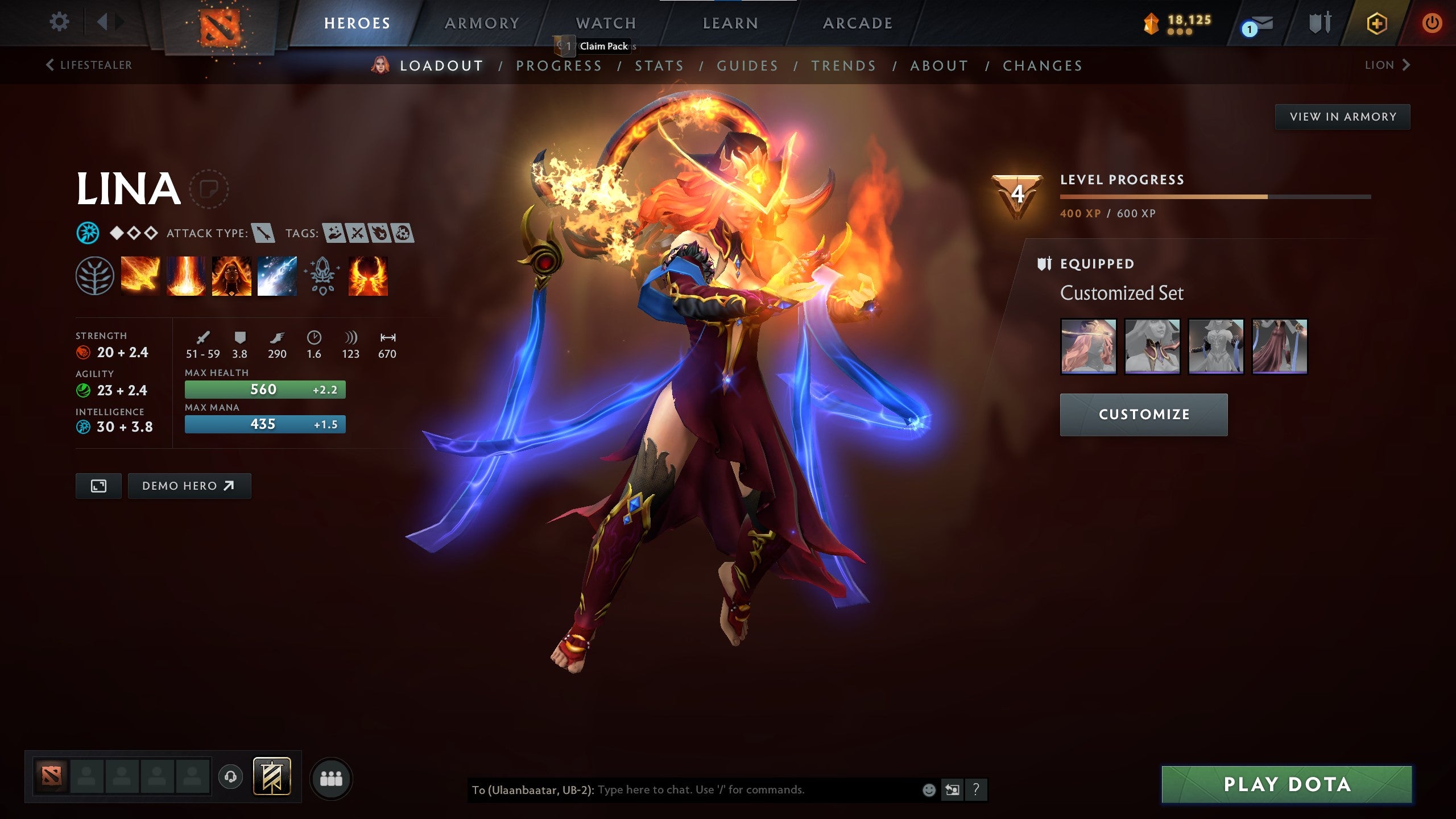Quit with the red power button
The height and width of the screenshot is (819, 1456).
1432,23
